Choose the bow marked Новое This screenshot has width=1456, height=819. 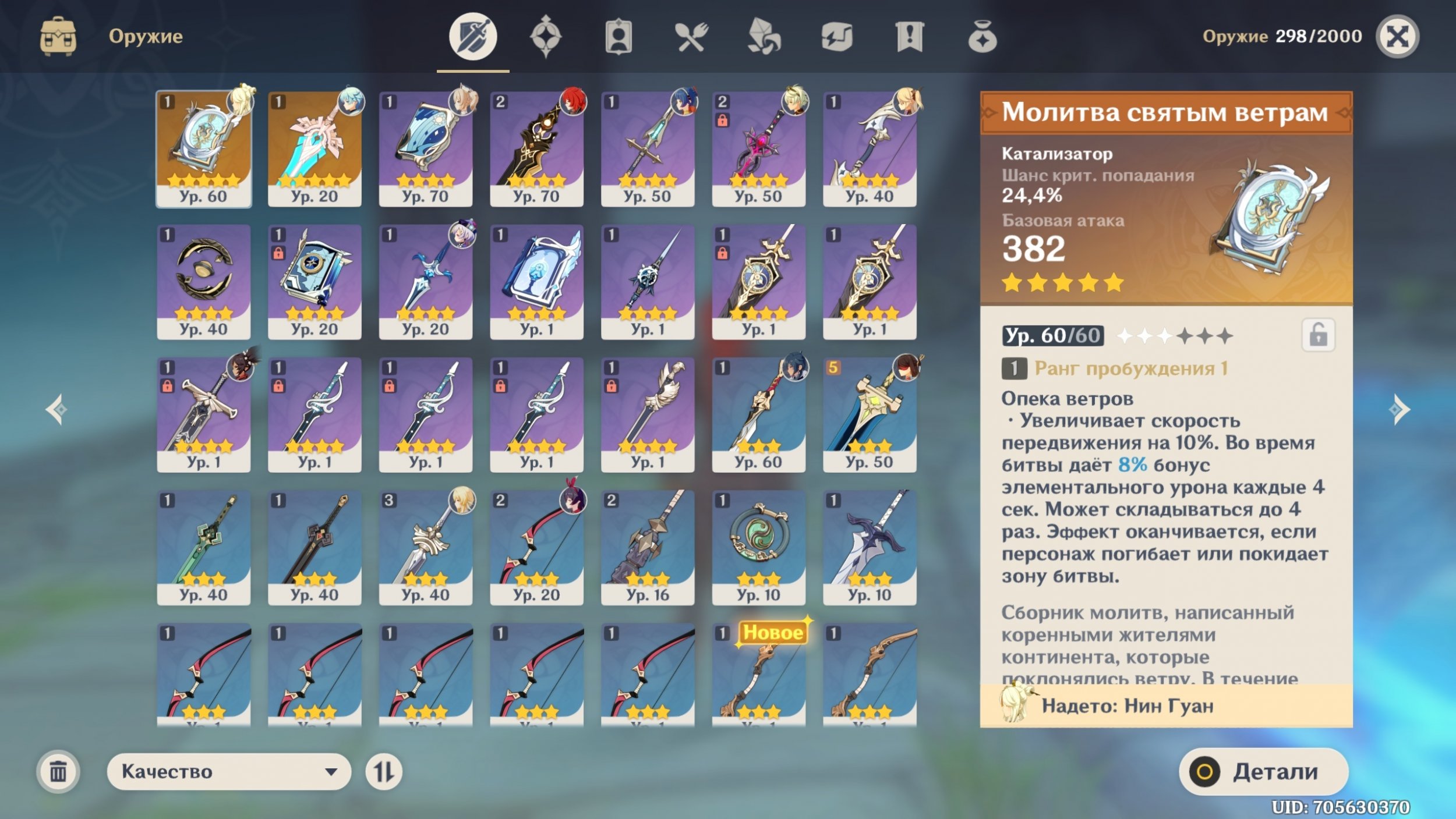pos(758,675)
